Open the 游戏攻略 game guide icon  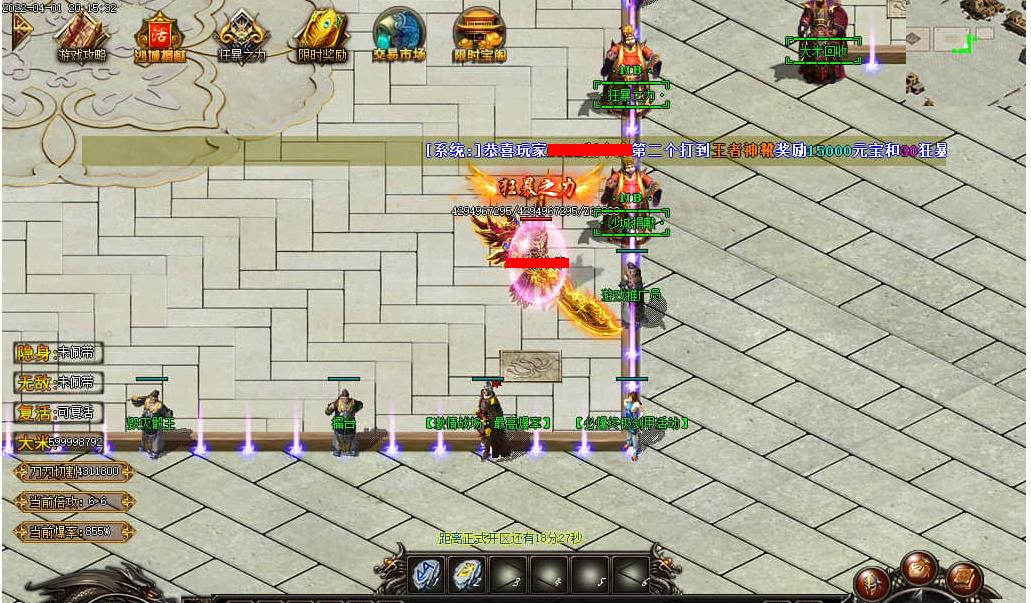click(x=81, y=36)
